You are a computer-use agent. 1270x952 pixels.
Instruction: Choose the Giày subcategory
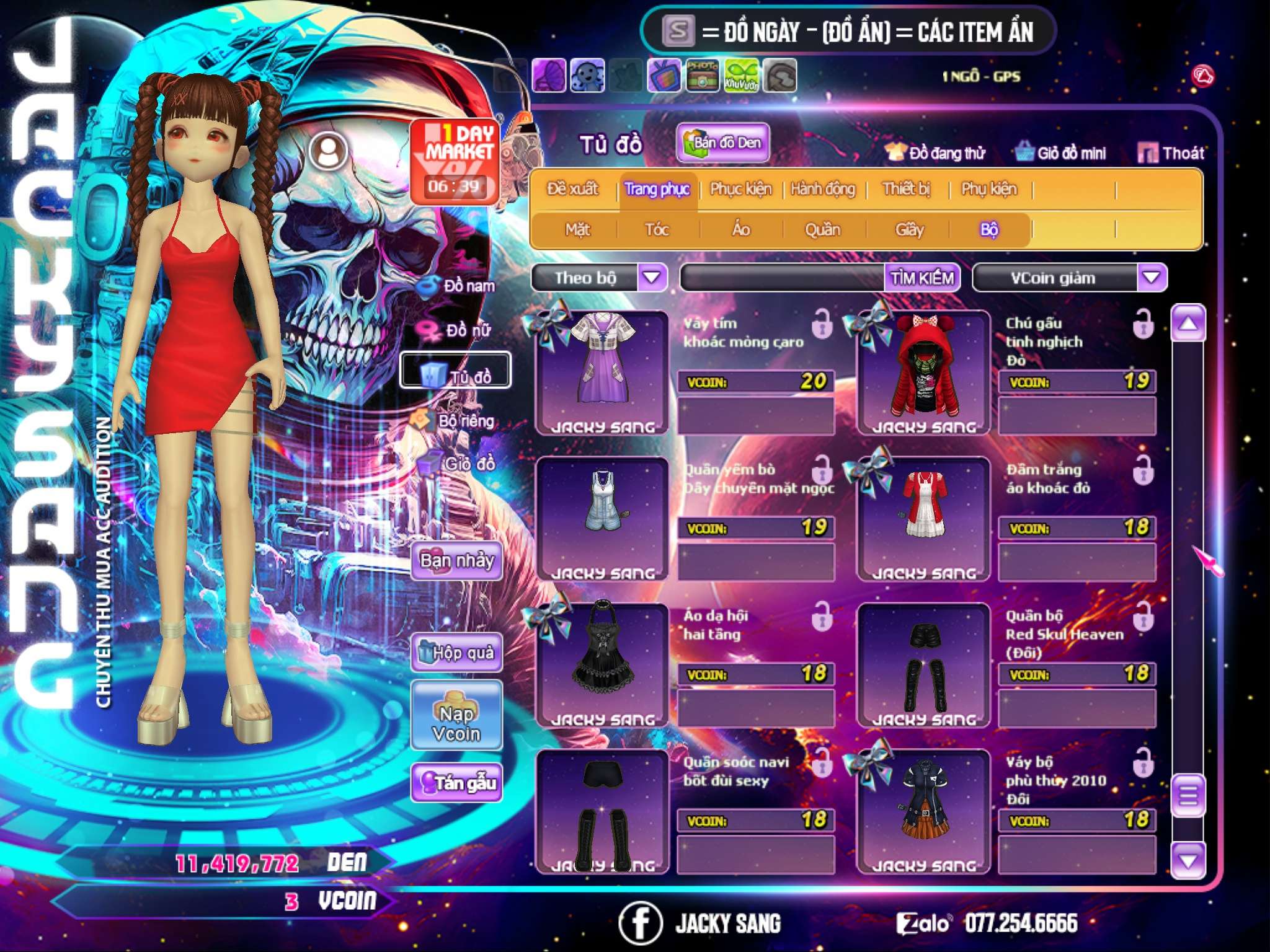point(909,230)
